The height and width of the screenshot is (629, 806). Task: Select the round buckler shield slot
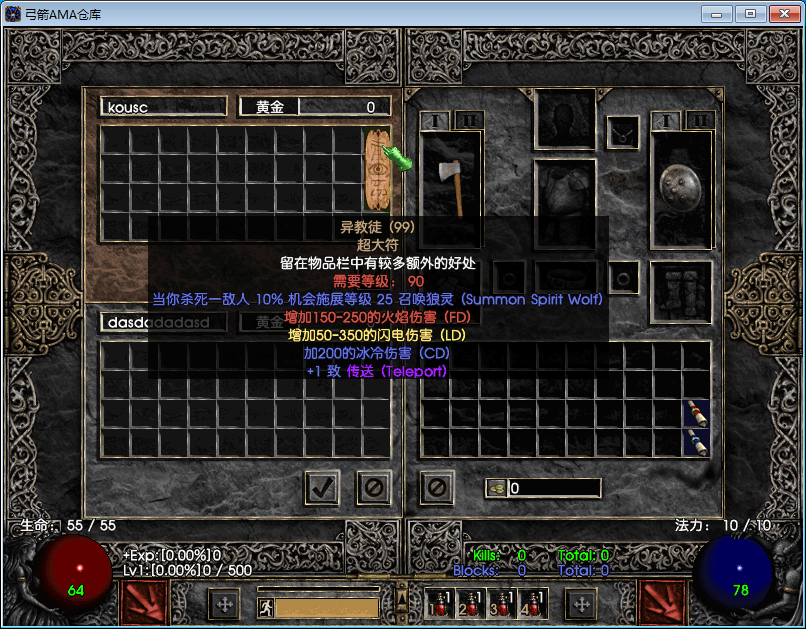coord(681,187)
